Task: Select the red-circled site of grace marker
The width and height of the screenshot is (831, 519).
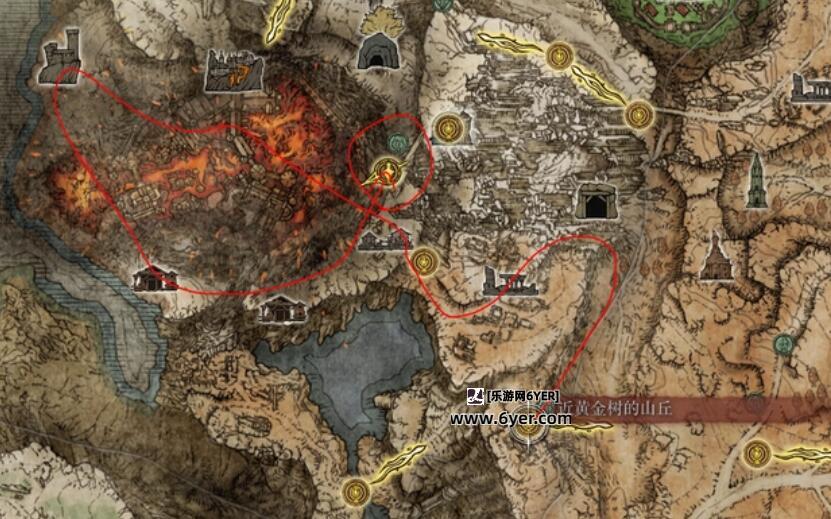Action: pyautogui.click(x=385, y=172)
